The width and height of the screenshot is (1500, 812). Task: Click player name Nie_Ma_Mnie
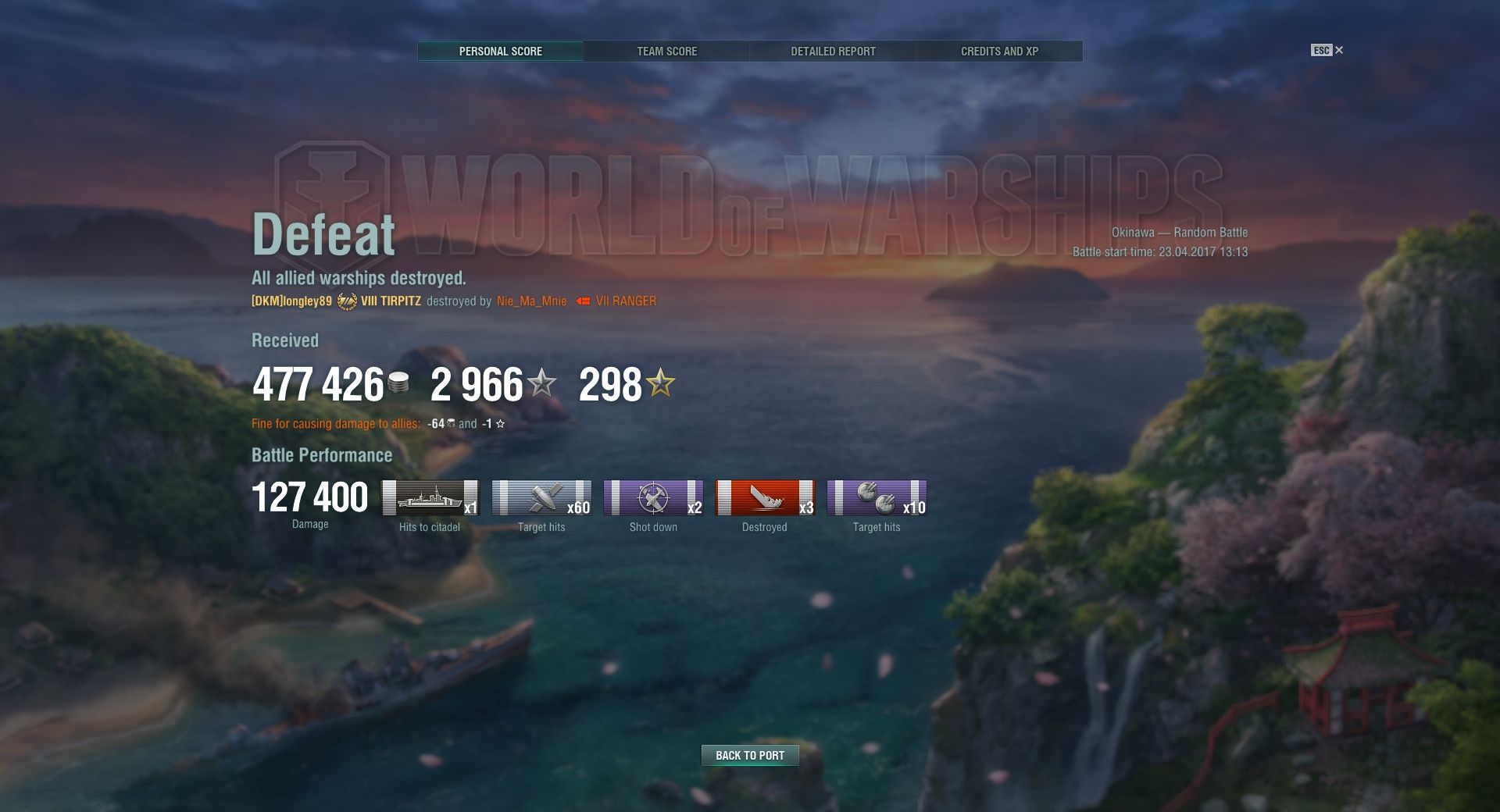coord(531,301)
